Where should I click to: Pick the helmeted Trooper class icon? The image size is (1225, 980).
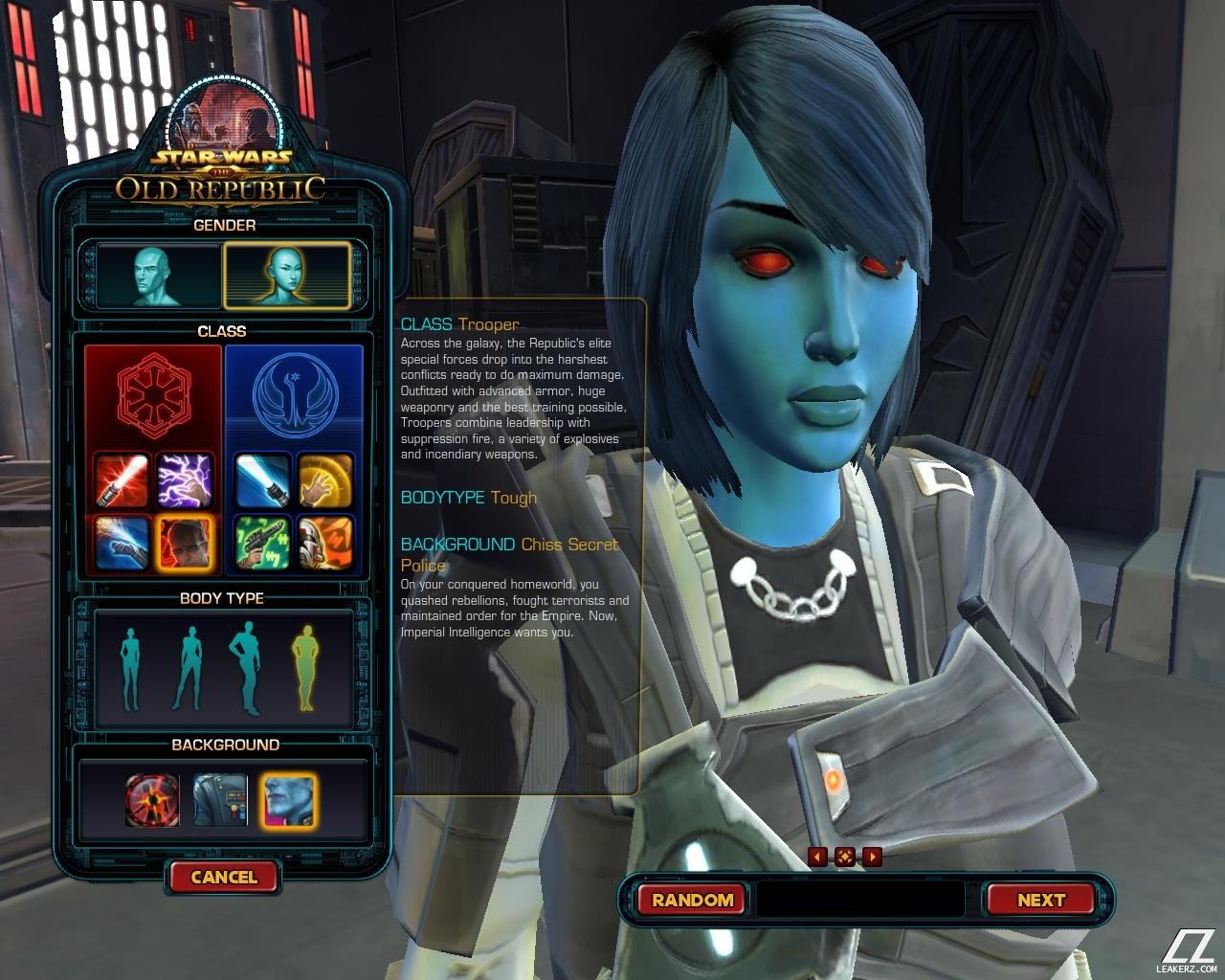pyautogui.click(x=325, y=543)
